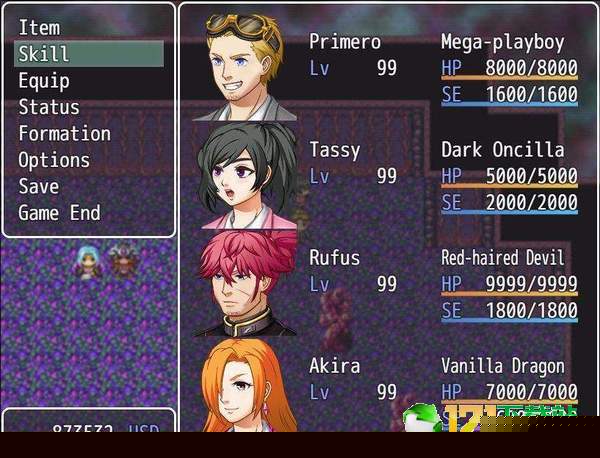The height and width of the screenshot is (458, 600).
Task: Select the Skill menu entry
Action: (45, 54)
